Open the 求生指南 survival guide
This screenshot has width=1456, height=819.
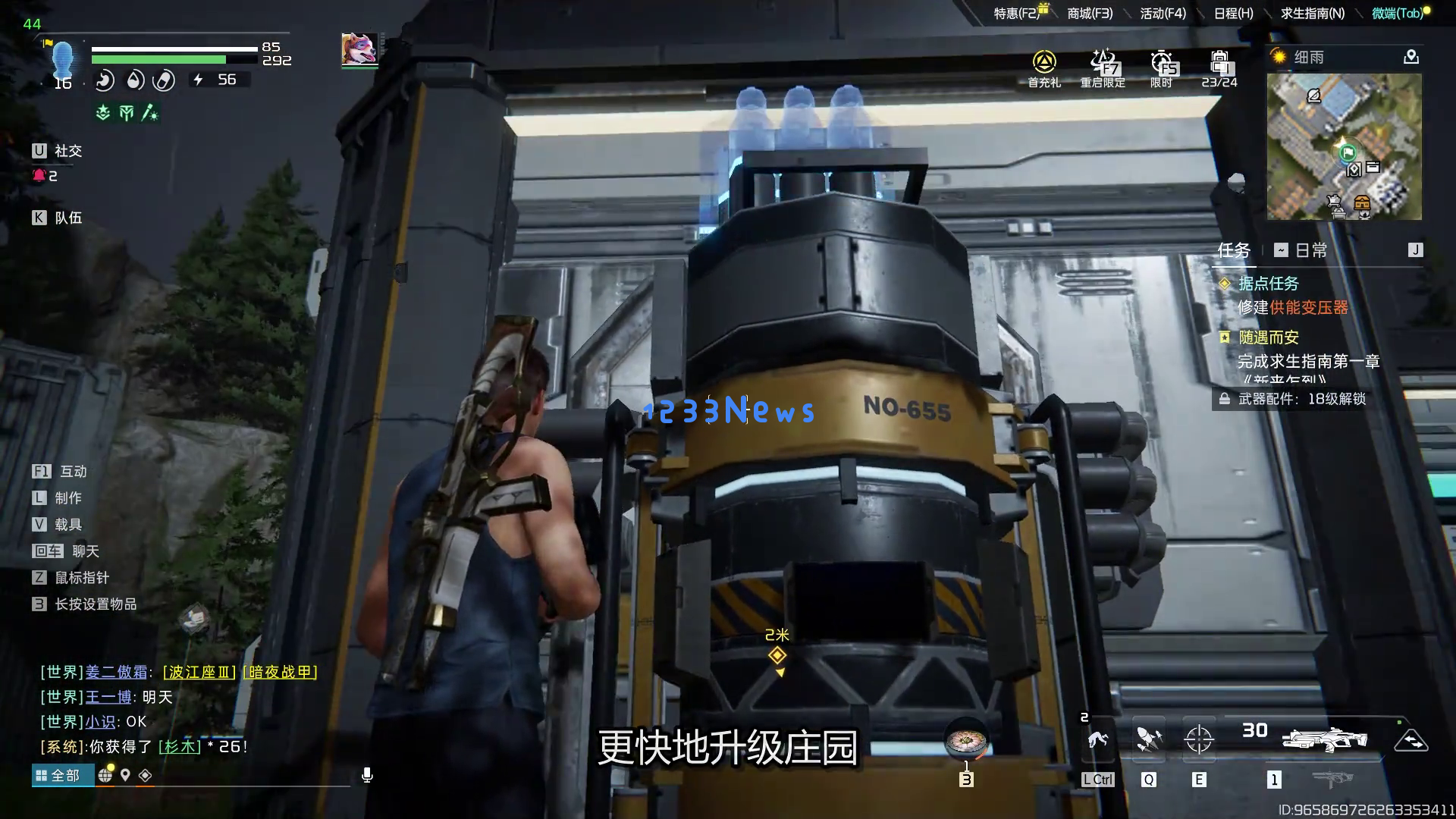[1312, 14]
